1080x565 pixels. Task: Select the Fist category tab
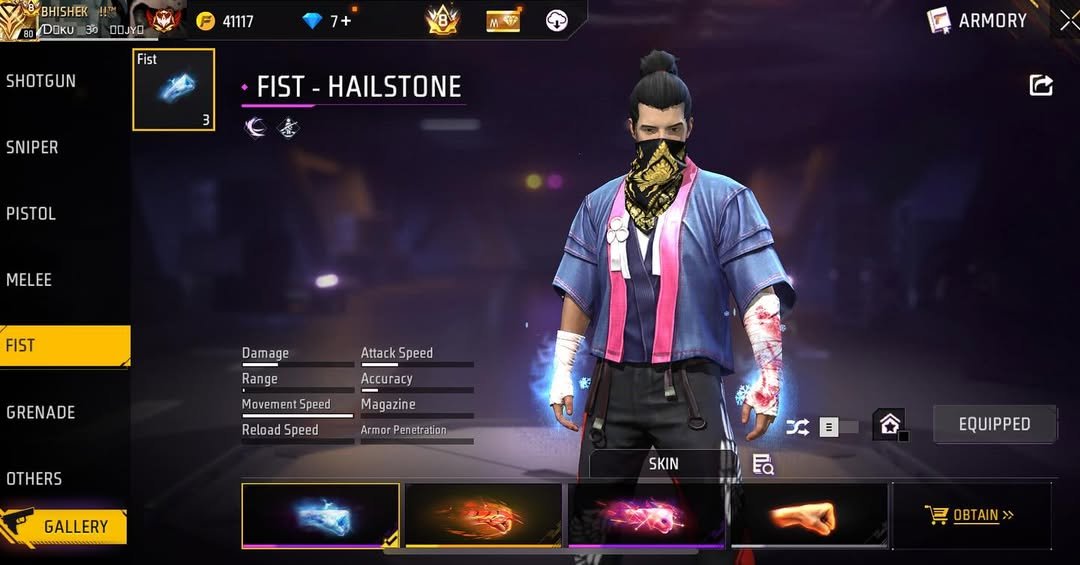click(x=64, y=346)
